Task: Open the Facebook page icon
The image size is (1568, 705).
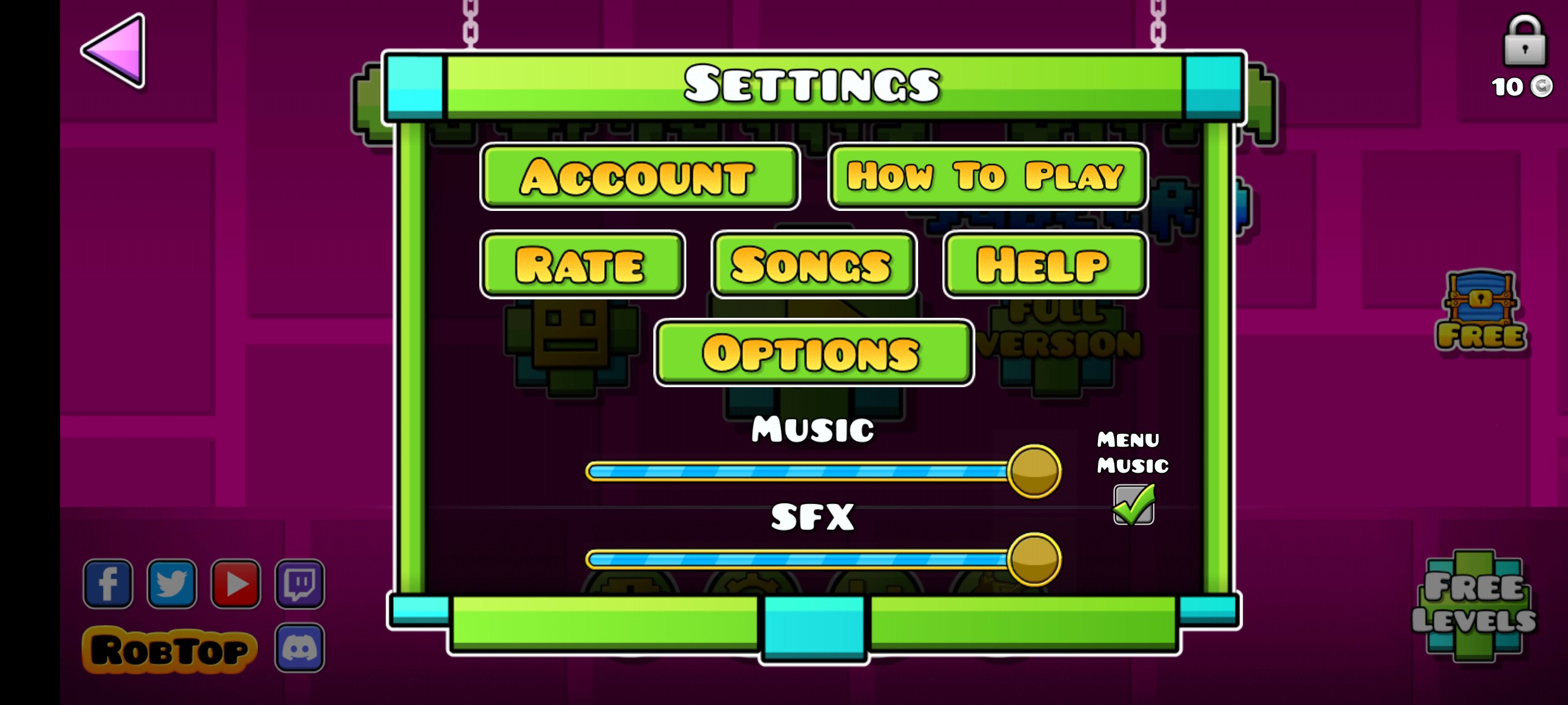Action: [x=108, y=584]
